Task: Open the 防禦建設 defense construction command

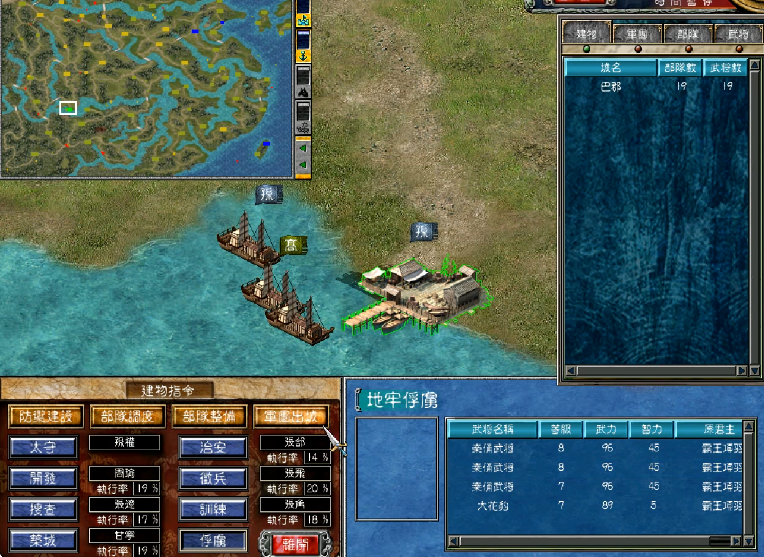Action: [x=44, y=415]
